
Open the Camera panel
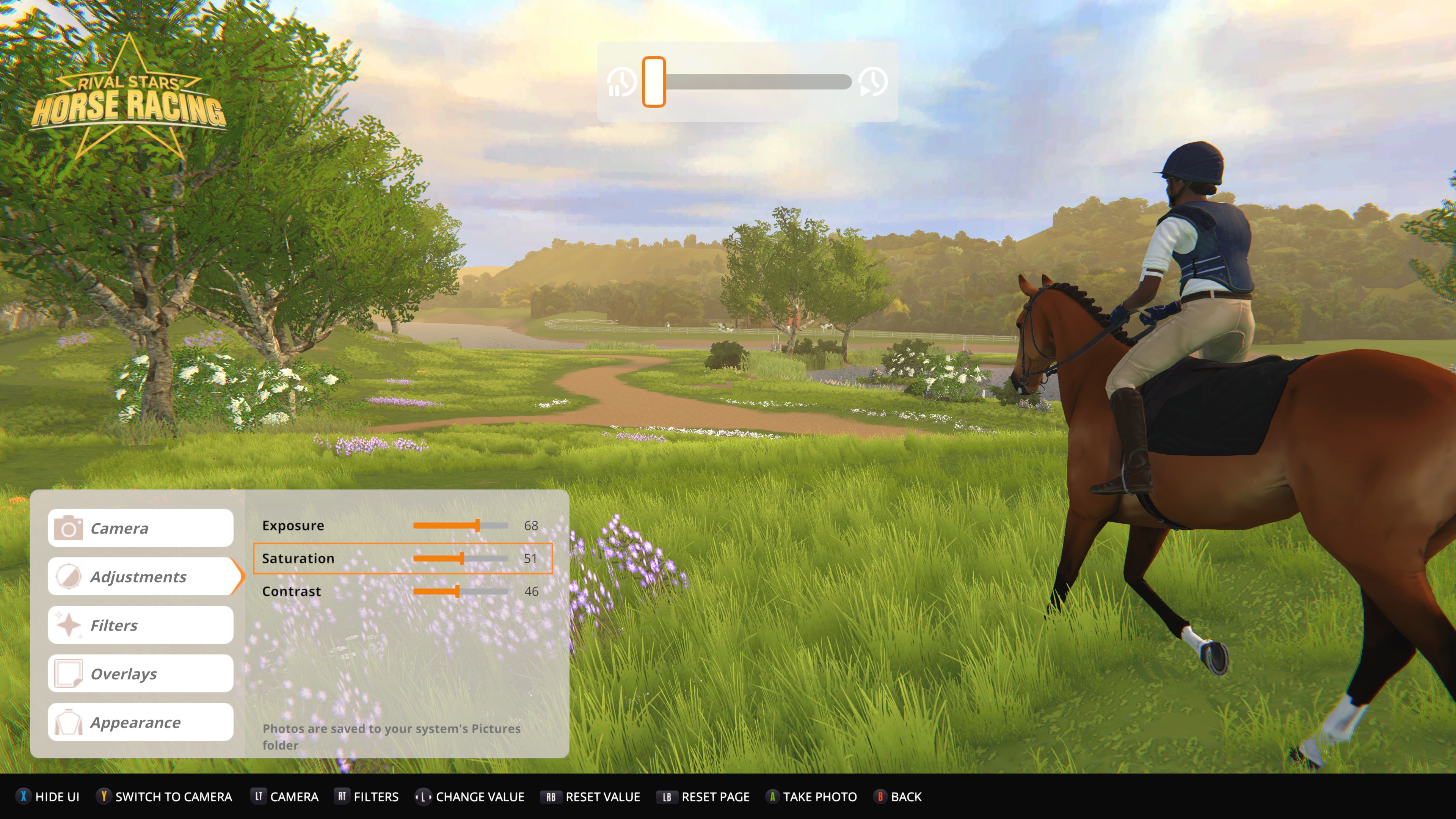pos(141,528)
